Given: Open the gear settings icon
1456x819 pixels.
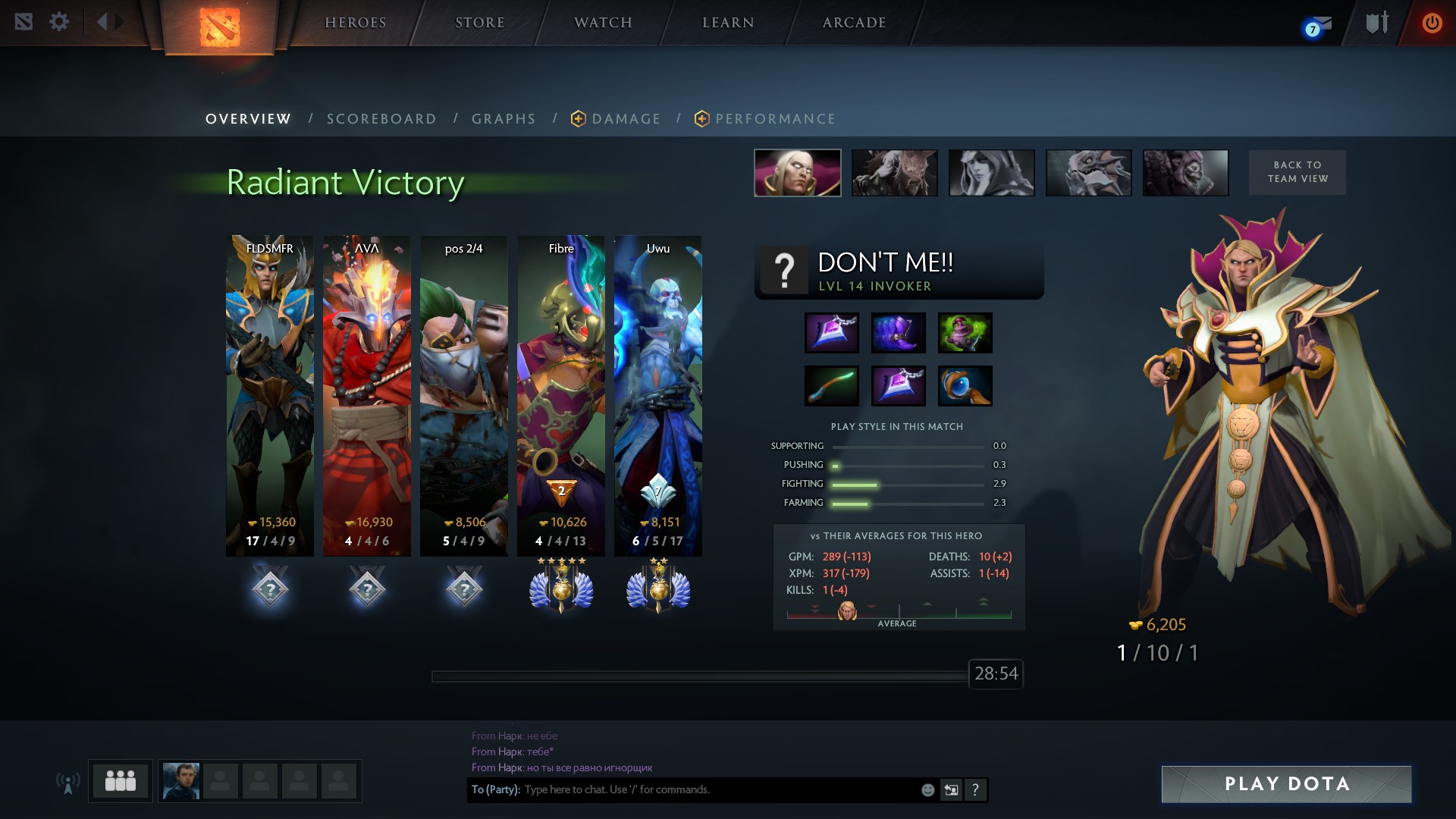Looking at the screenshot, I should point(59,22).
